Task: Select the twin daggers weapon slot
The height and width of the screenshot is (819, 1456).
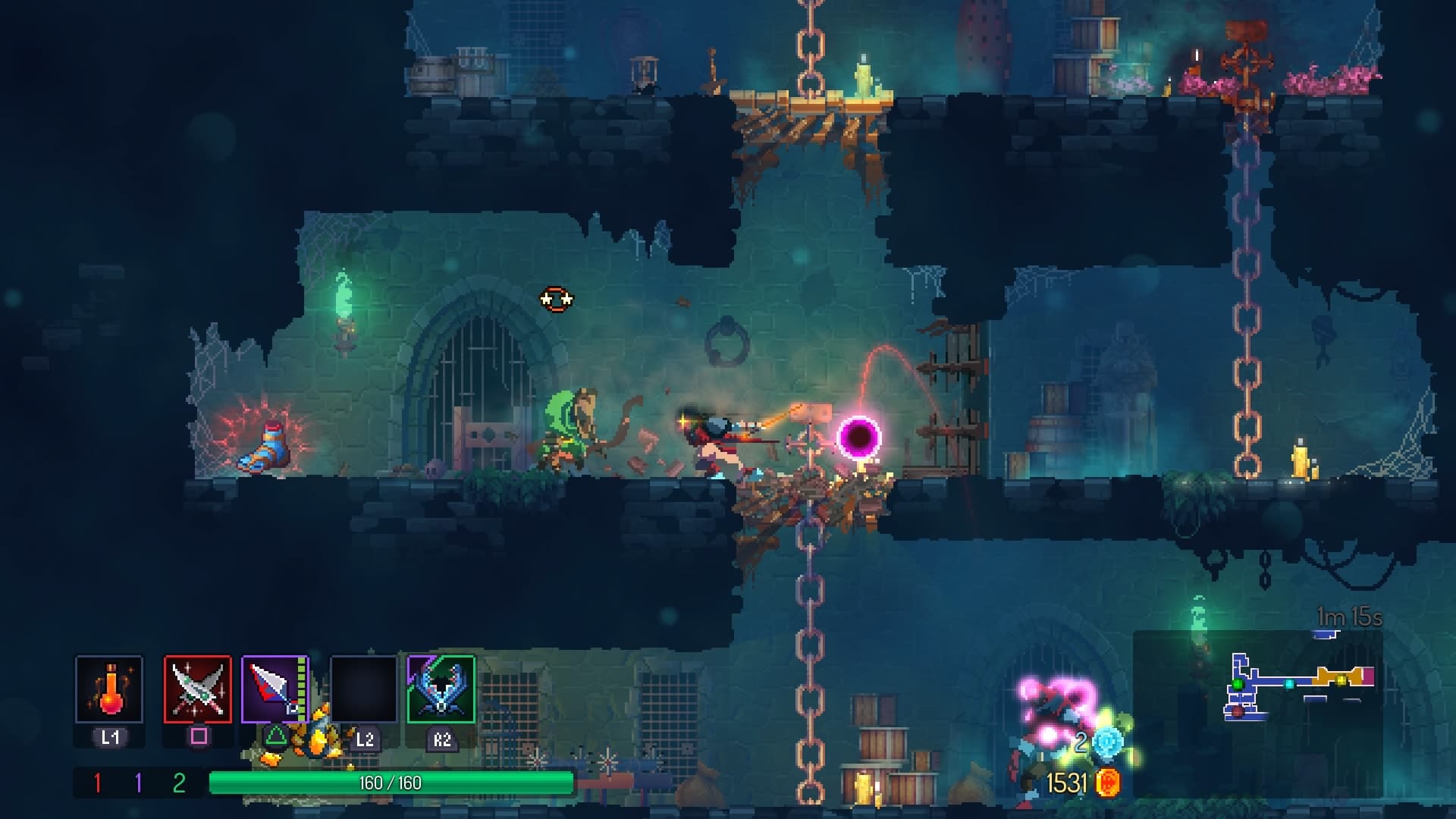Action: (198, 689)
